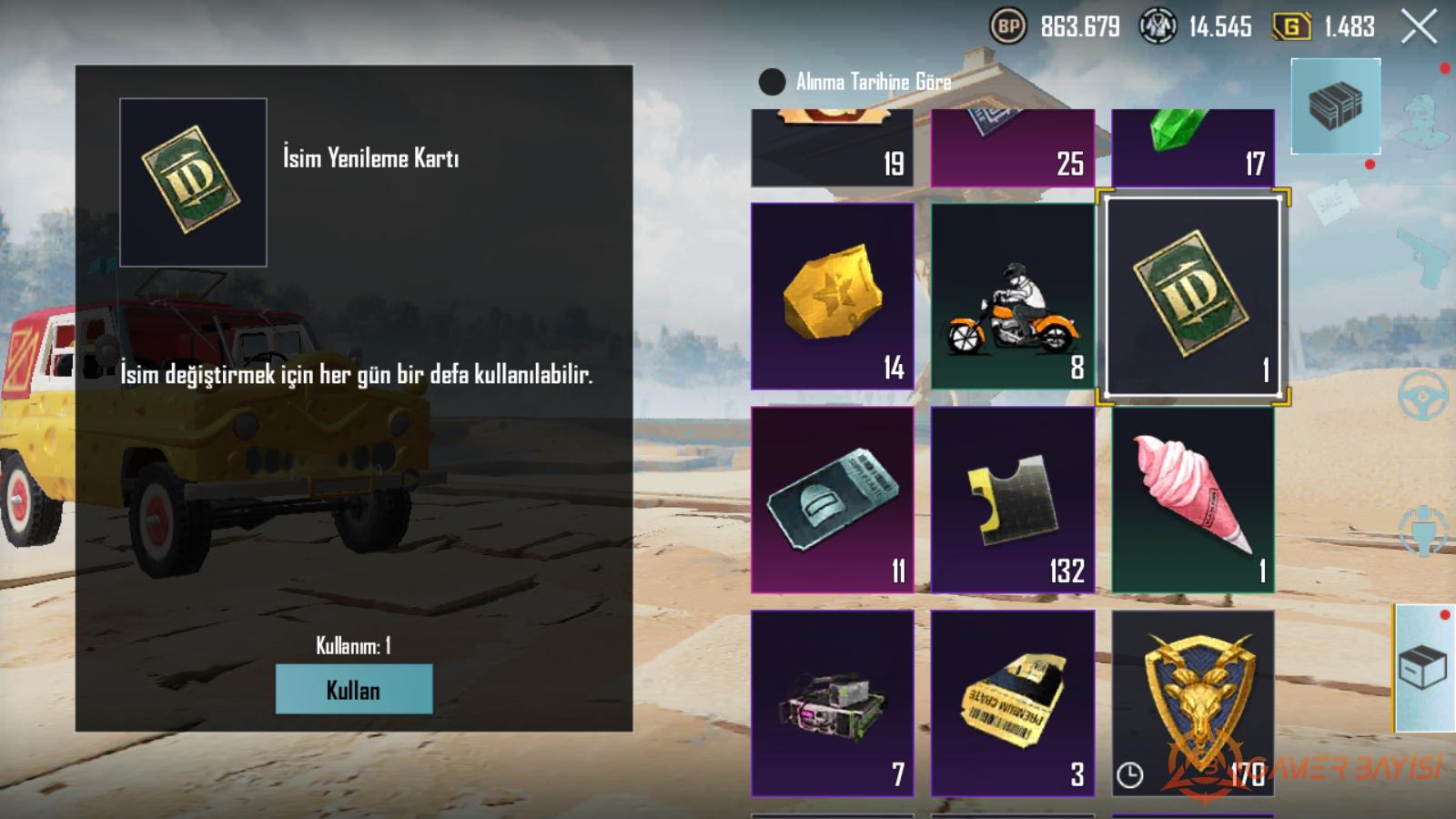Switch to the vehicle steering wheel tab
The width and height of the screenshot is (1456, 819).
coord(1423,396)
